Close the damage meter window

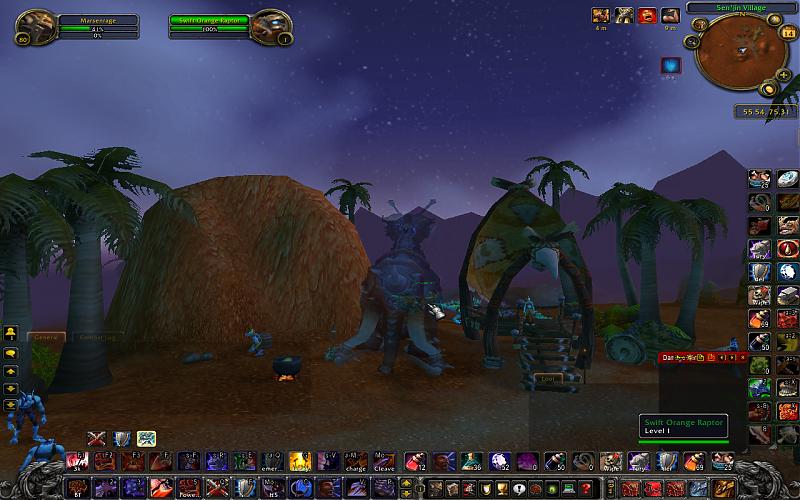tap(744, 357)
